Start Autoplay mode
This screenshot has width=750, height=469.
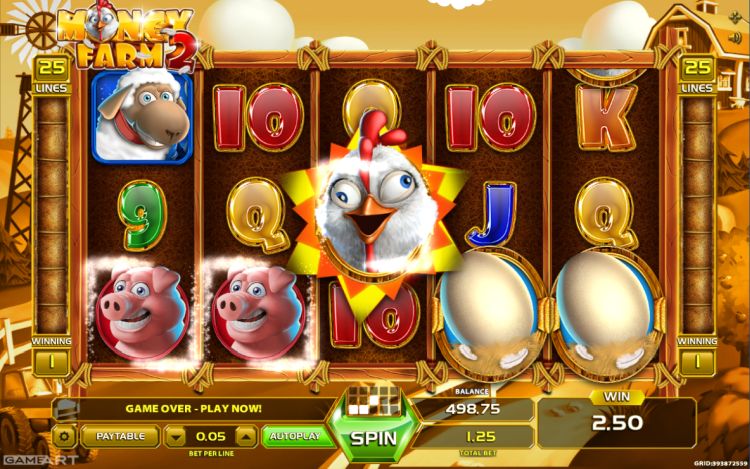coord(296,436)
